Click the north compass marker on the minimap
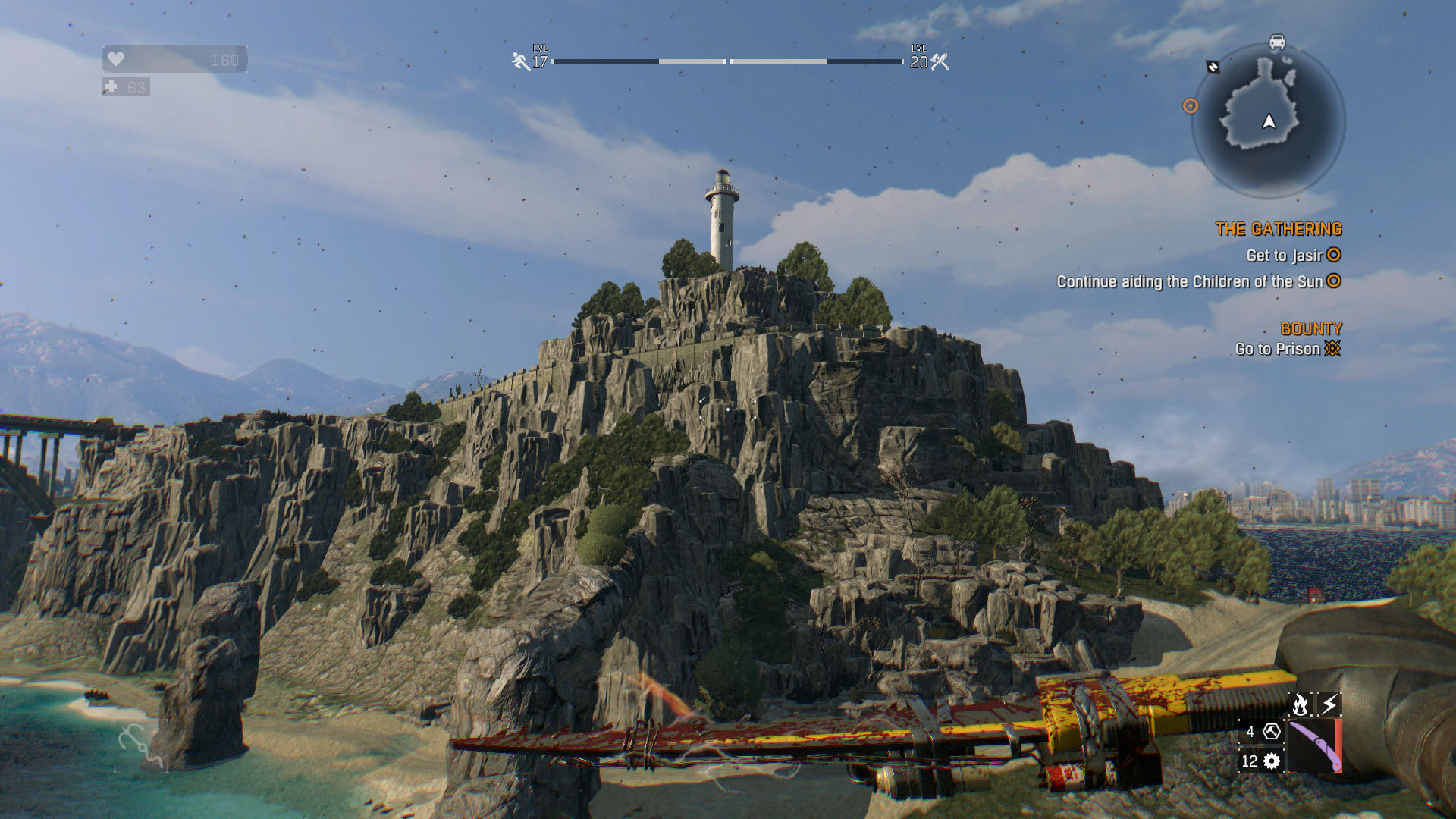The width and height of the screenshot is (1456, 819). click(x=1213, y=67)
